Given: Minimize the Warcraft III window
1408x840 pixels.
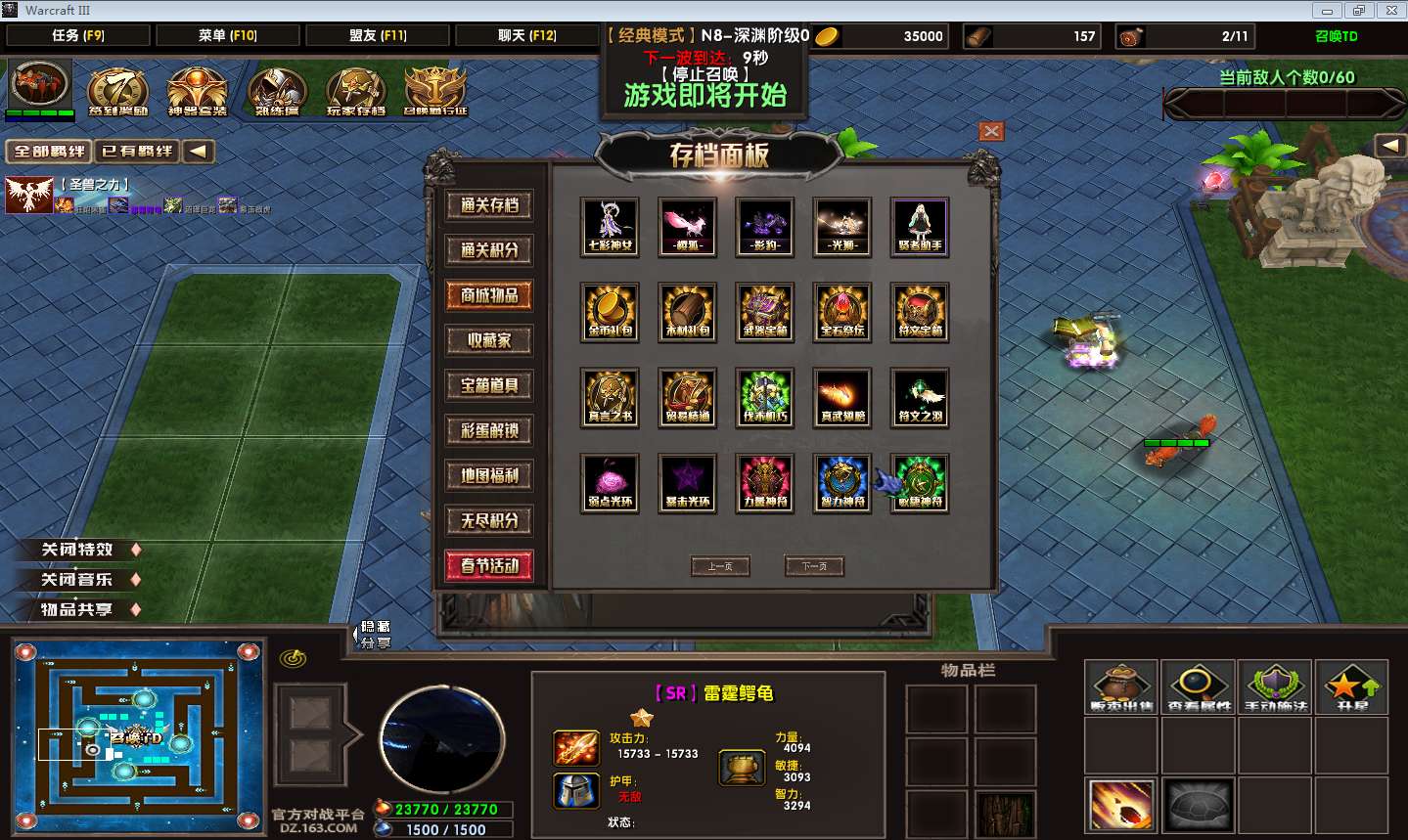Looking at the screenshot, I should click(1328, 11).
